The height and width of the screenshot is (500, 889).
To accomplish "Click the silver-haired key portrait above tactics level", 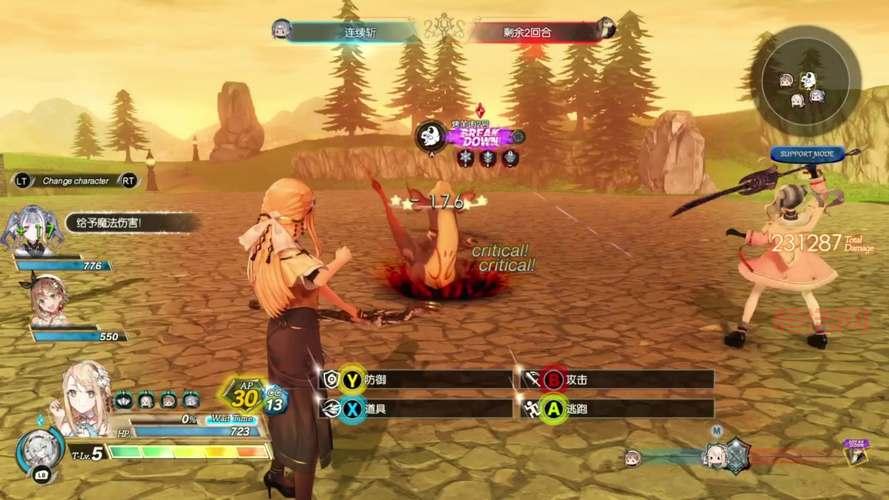I will pos(40,451).
